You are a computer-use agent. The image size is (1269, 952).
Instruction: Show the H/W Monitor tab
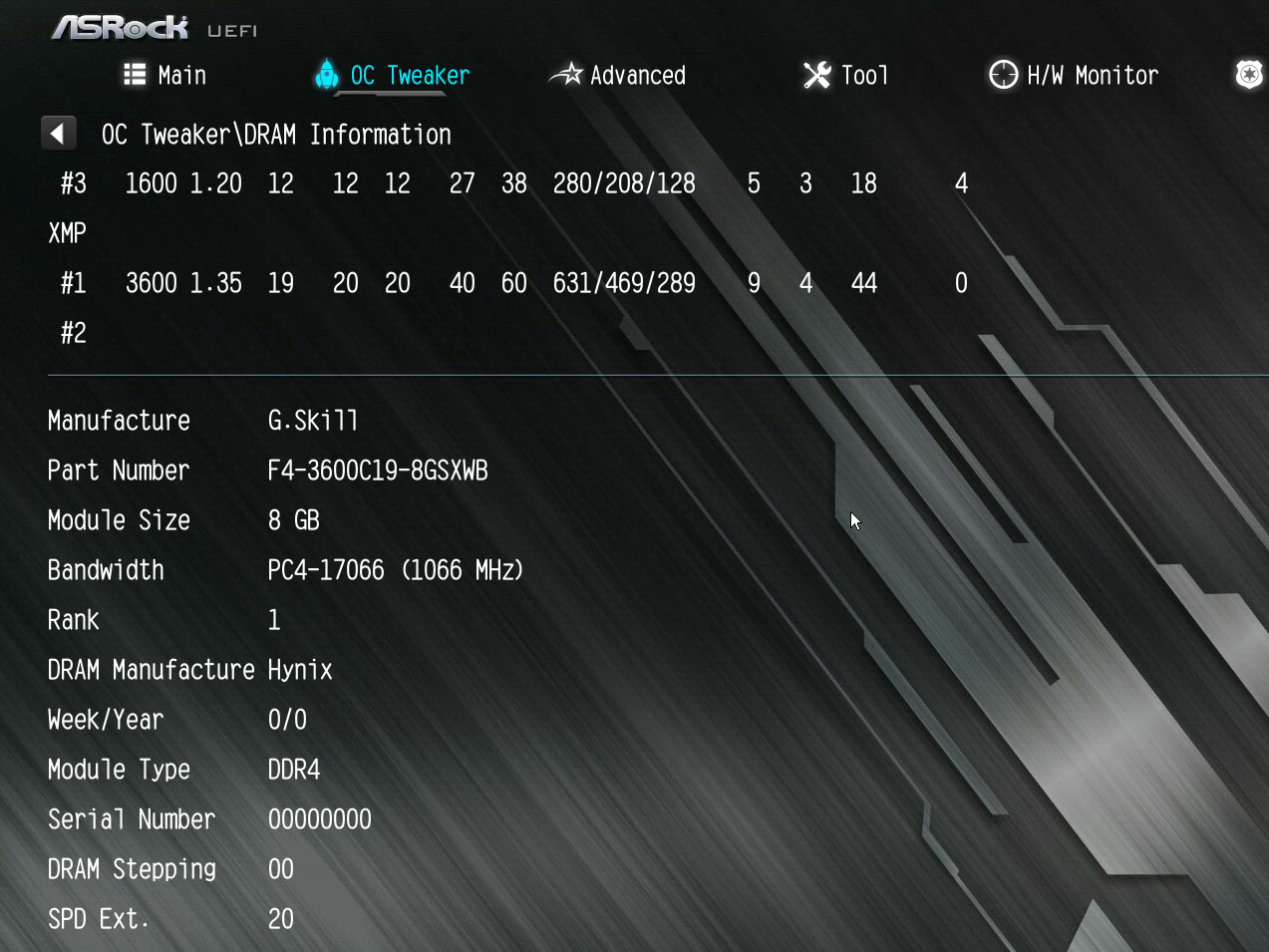1074,76
